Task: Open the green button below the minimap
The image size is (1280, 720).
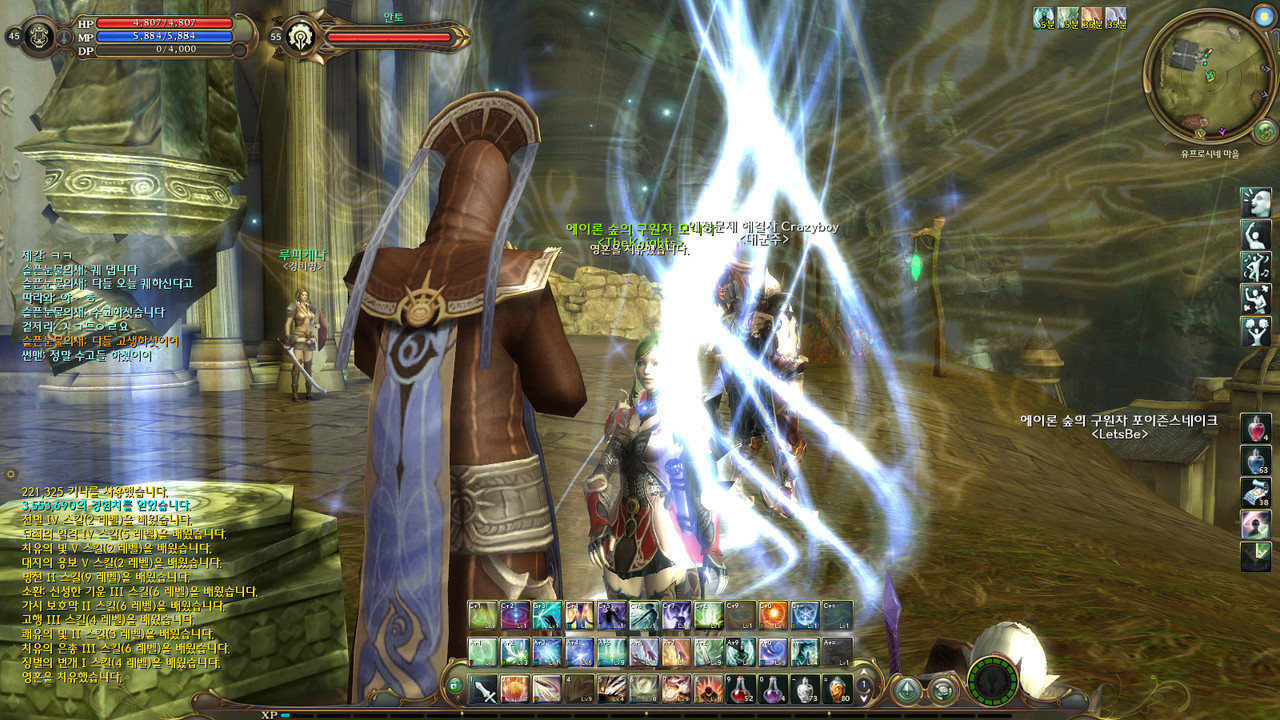Action: click(x=1264, y=132)
